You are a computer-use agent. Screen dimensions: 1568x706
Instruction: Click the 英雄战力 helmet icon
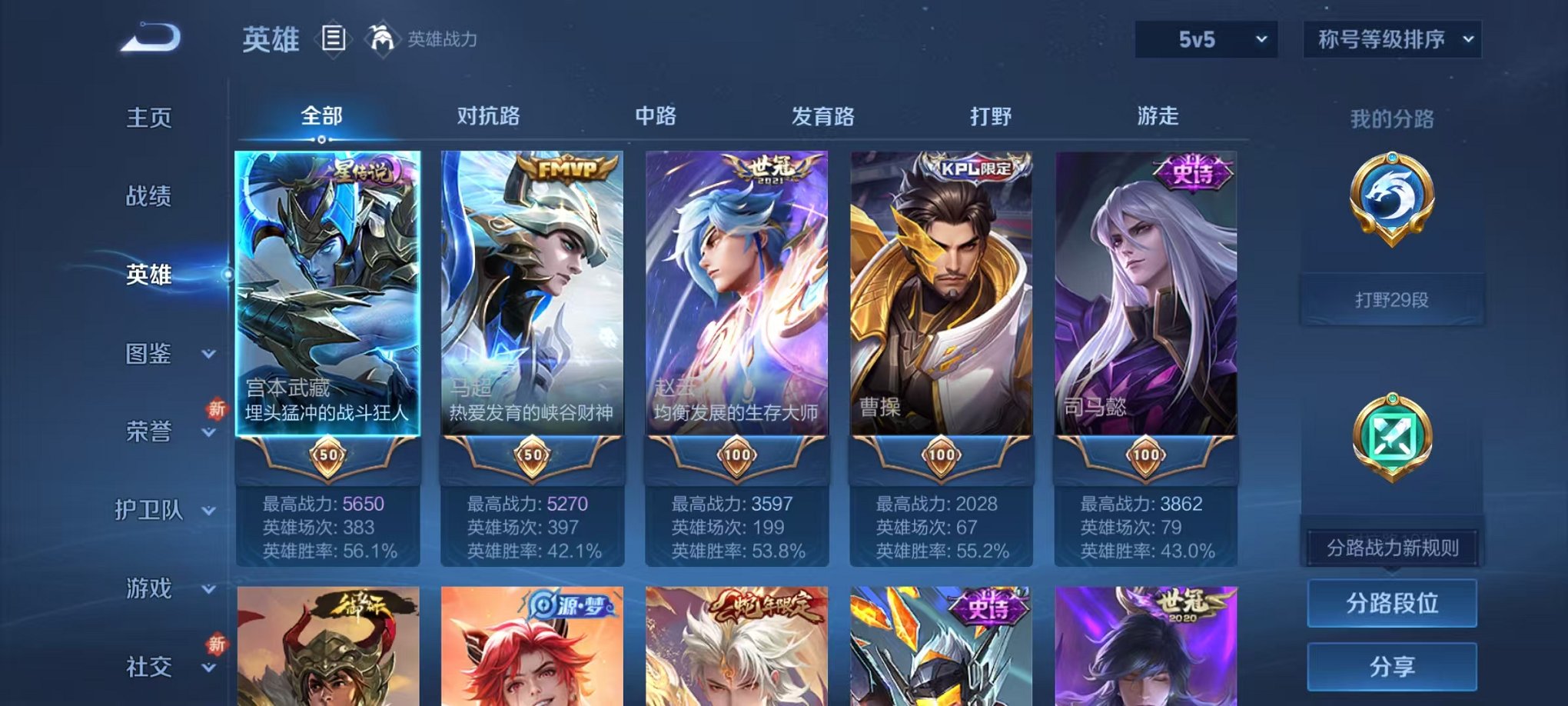click(382, 38)
